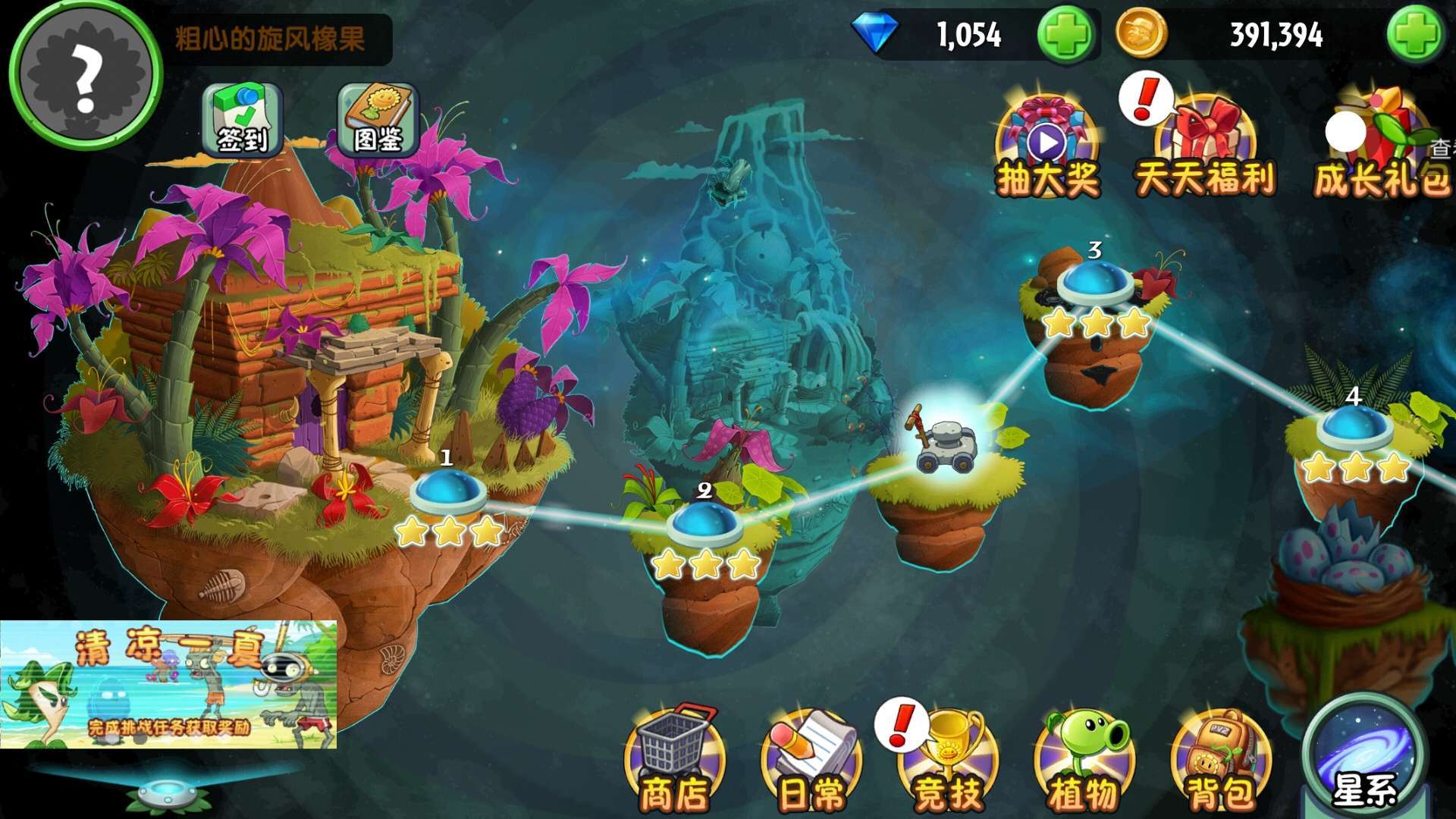Add more blue gems with the plus button
The image size is (1456, 819).
(1065, 35)
